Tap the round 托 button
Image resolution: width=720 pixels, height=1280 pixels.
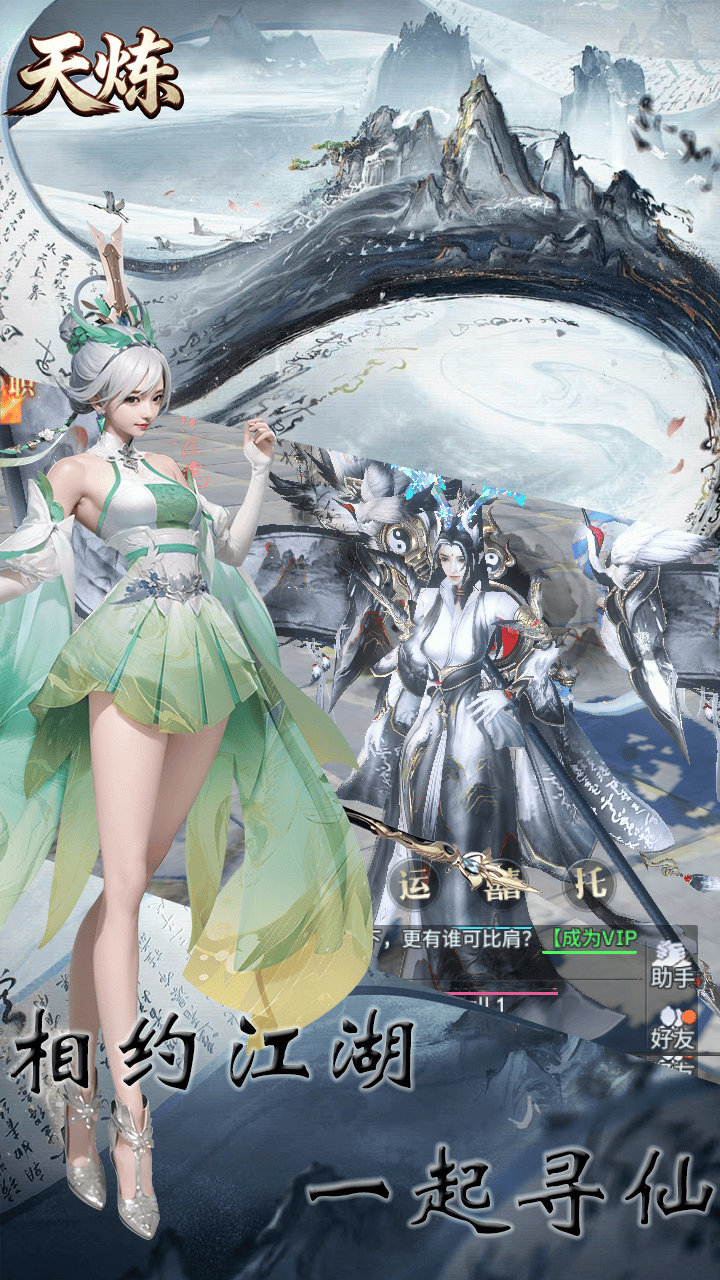click(x=589, y=884)
